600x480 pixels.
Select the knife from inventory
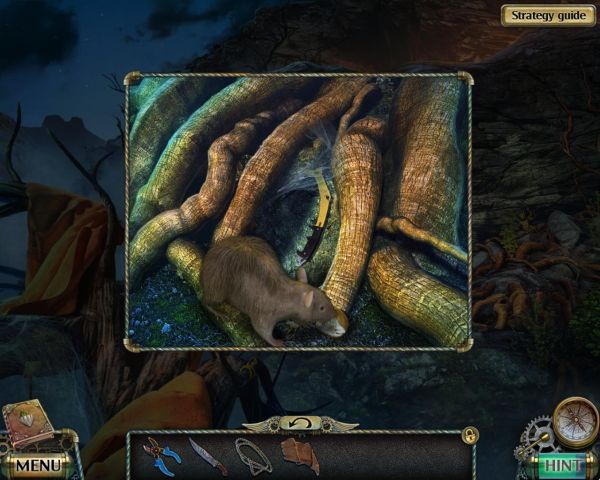[x=207, y=456]
